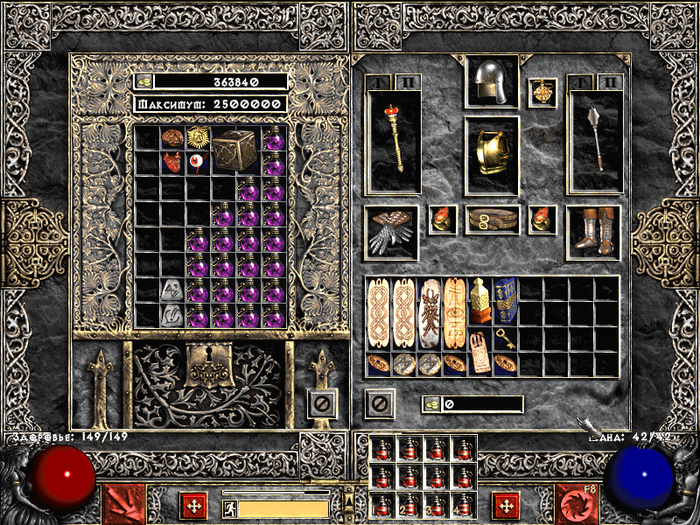The image size is (700, 525).
Task: Select the equipped helmet slot
Action: coord(490,82)
